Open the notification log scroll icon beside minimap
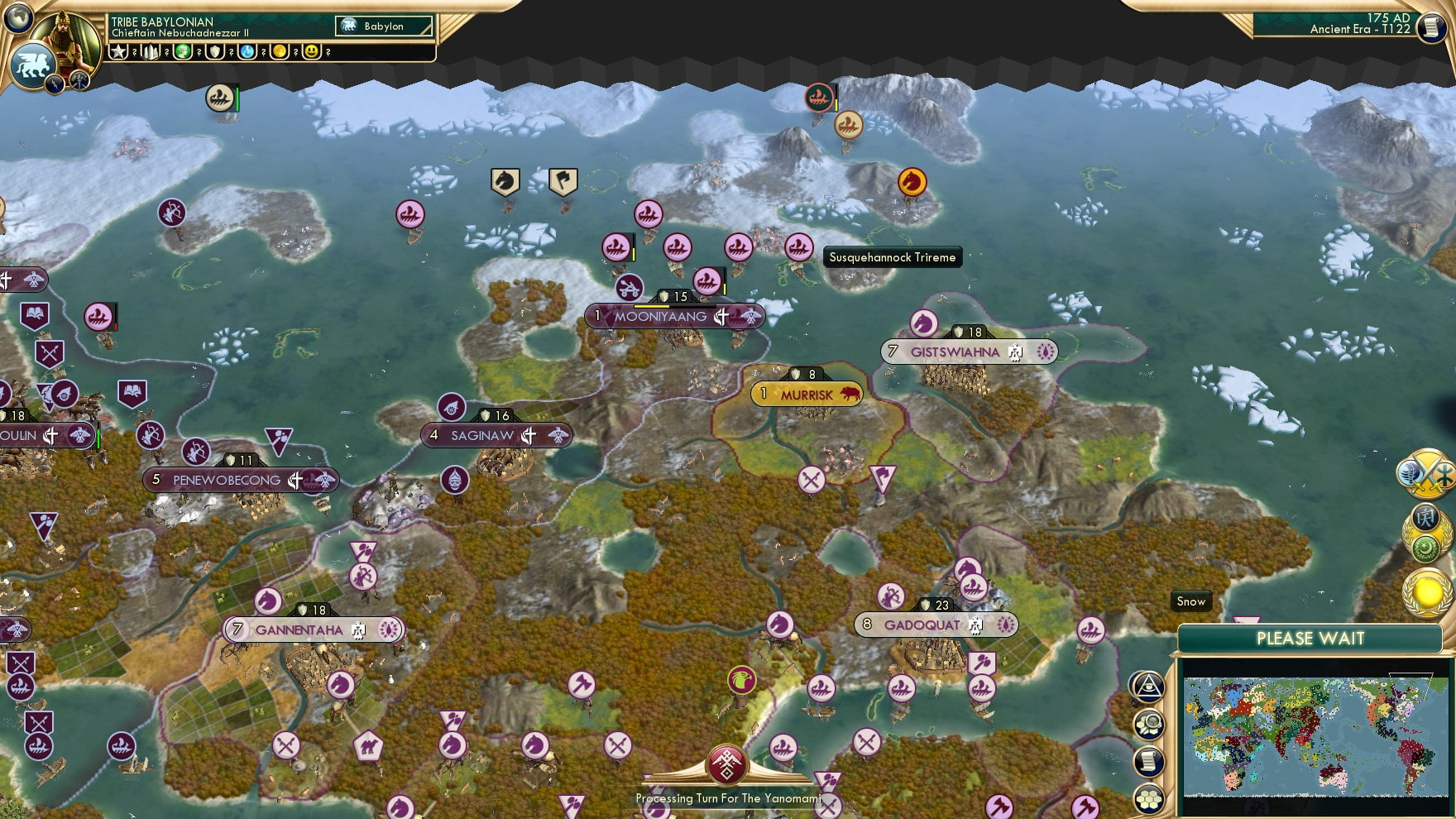Image resolution: width=1456 pixels, height=819 pixels. [1148, 760]
